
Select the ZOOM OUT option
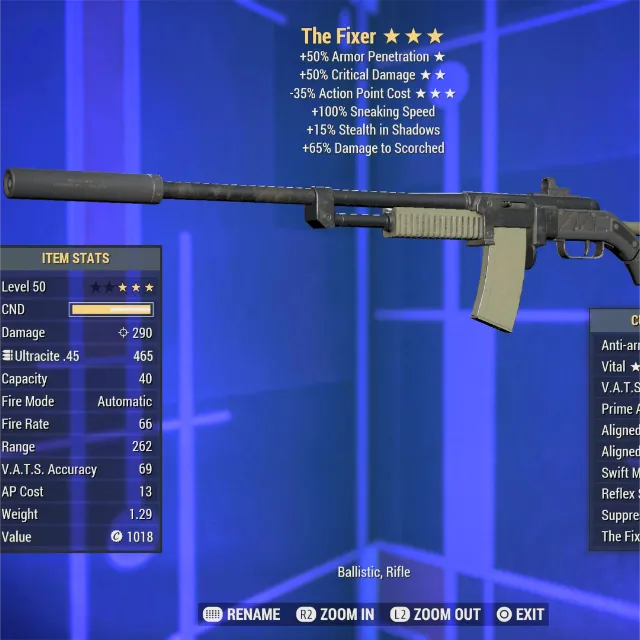tap(435, 614)
